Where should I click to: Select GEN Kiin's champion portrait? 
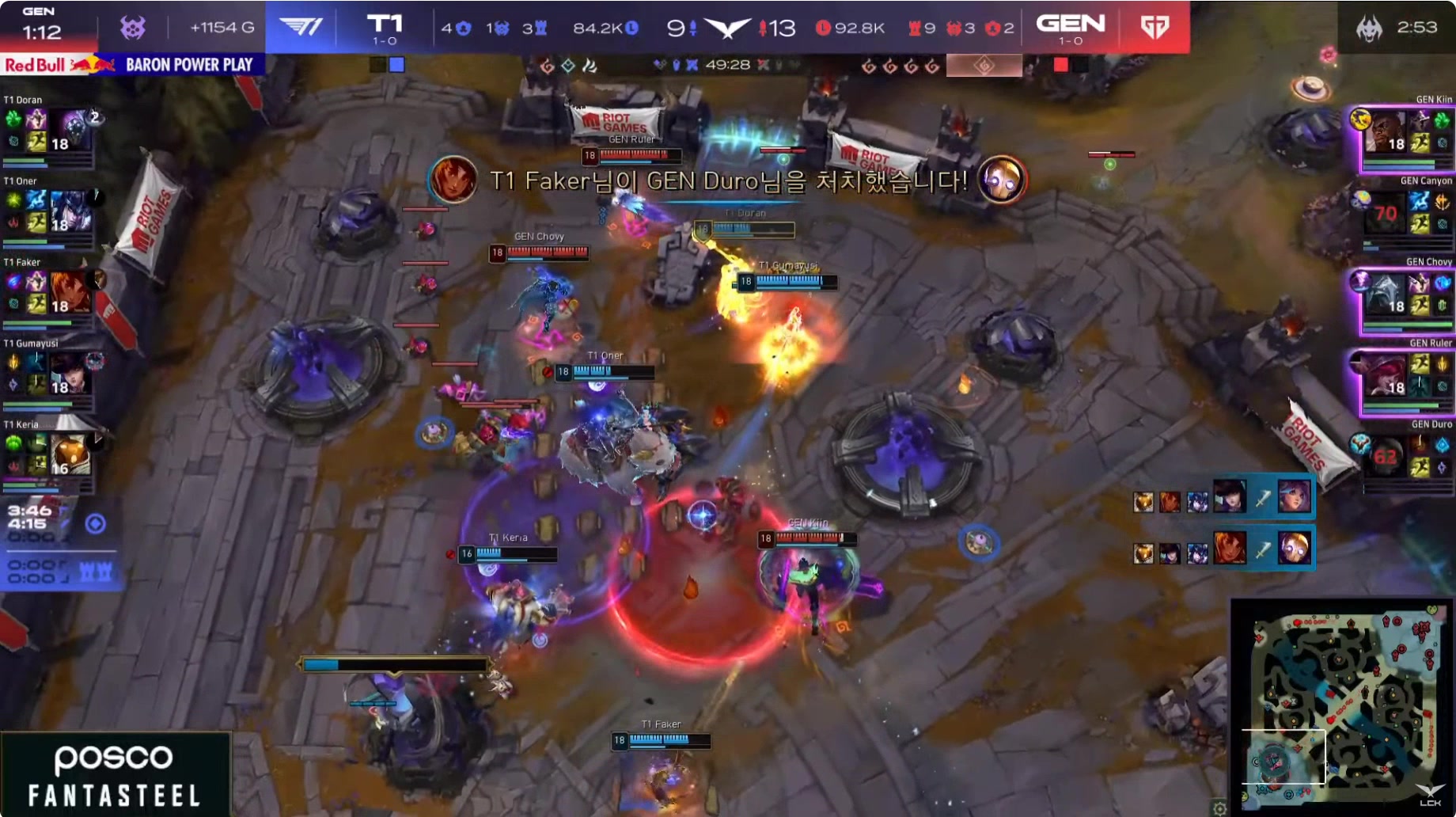pyautogui.click(x=1385, y=131)
